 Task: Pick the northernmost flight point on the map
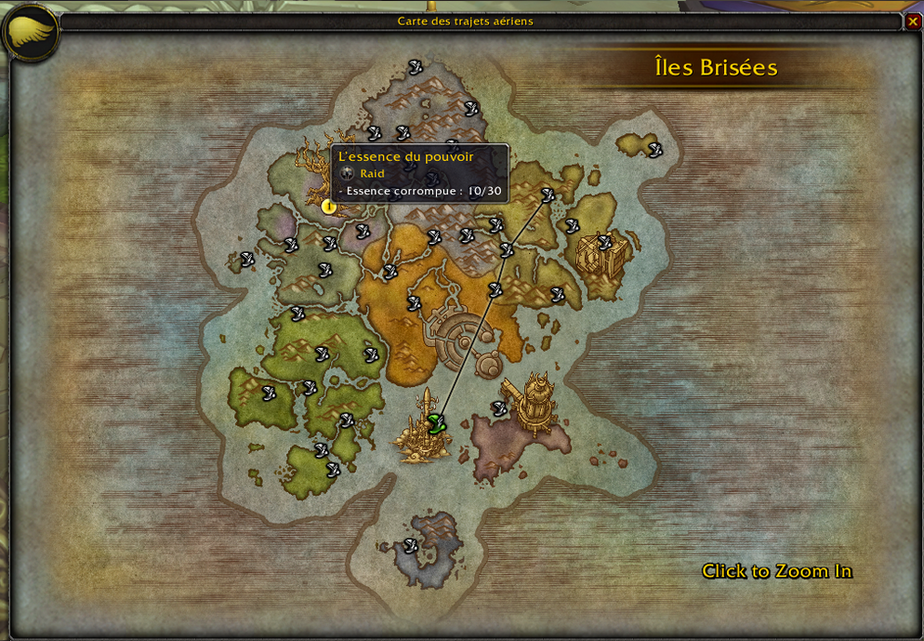pyautogui.click(x=415, y=67)
